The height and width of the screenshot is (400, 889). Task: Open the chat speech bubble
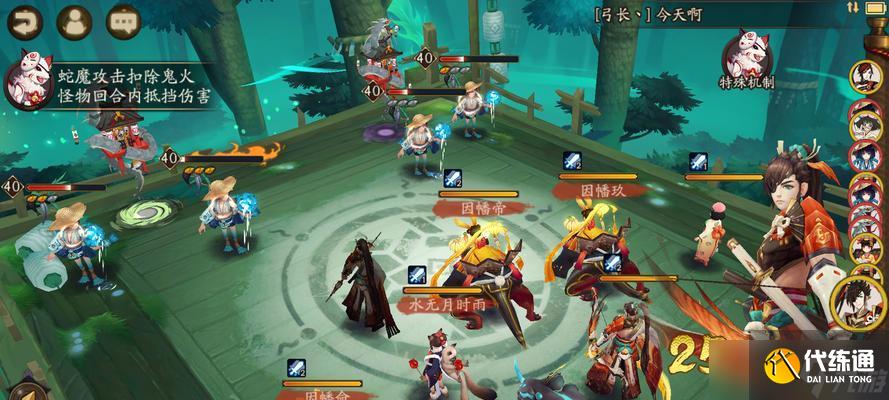pos(123,19)
